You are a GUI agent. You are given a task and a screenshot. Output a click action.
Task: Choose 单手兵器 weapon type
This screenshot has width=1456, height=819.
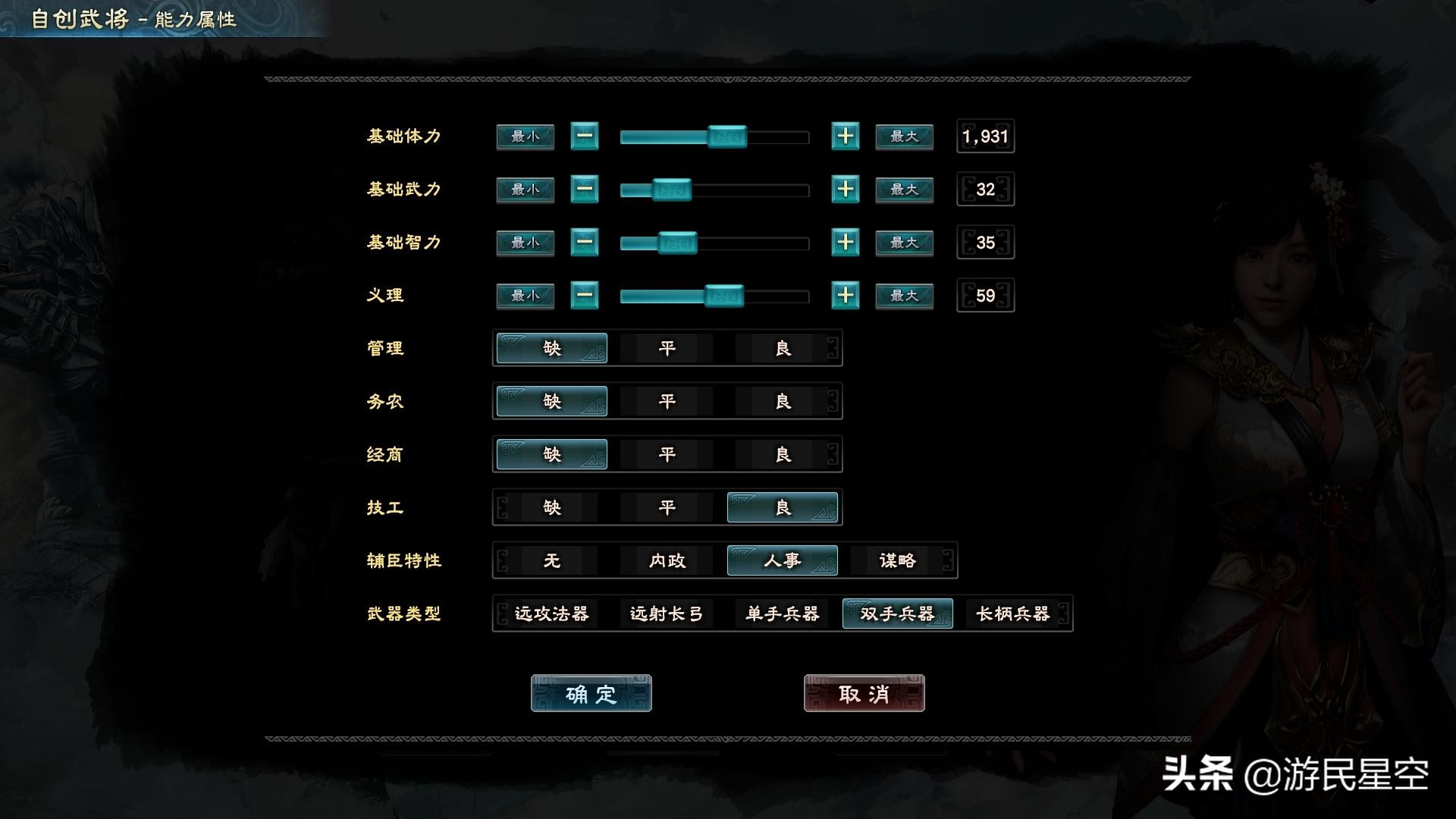(782, 615)
